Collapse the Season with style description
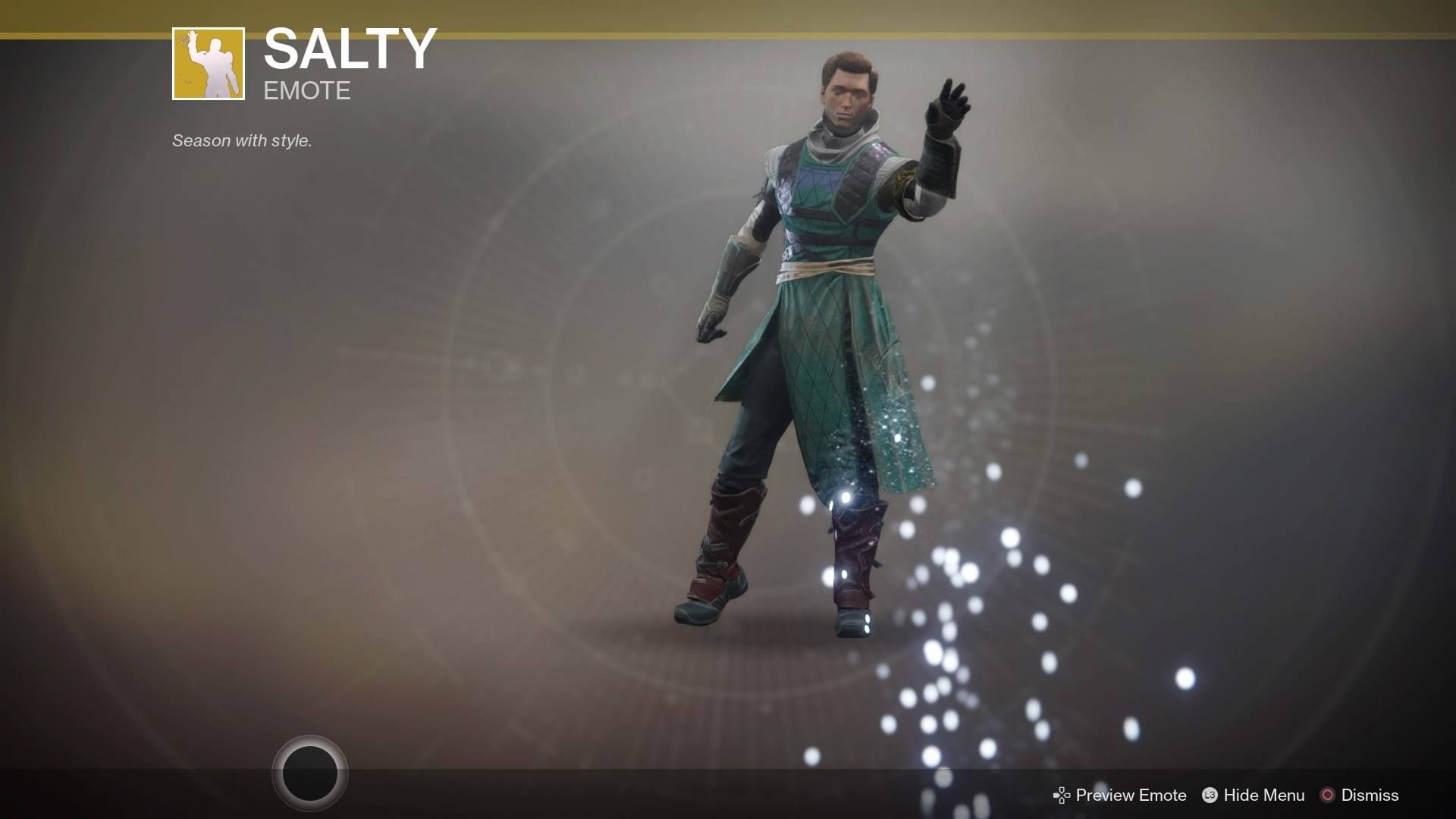1456x819 pixels. tap(241, 140)
